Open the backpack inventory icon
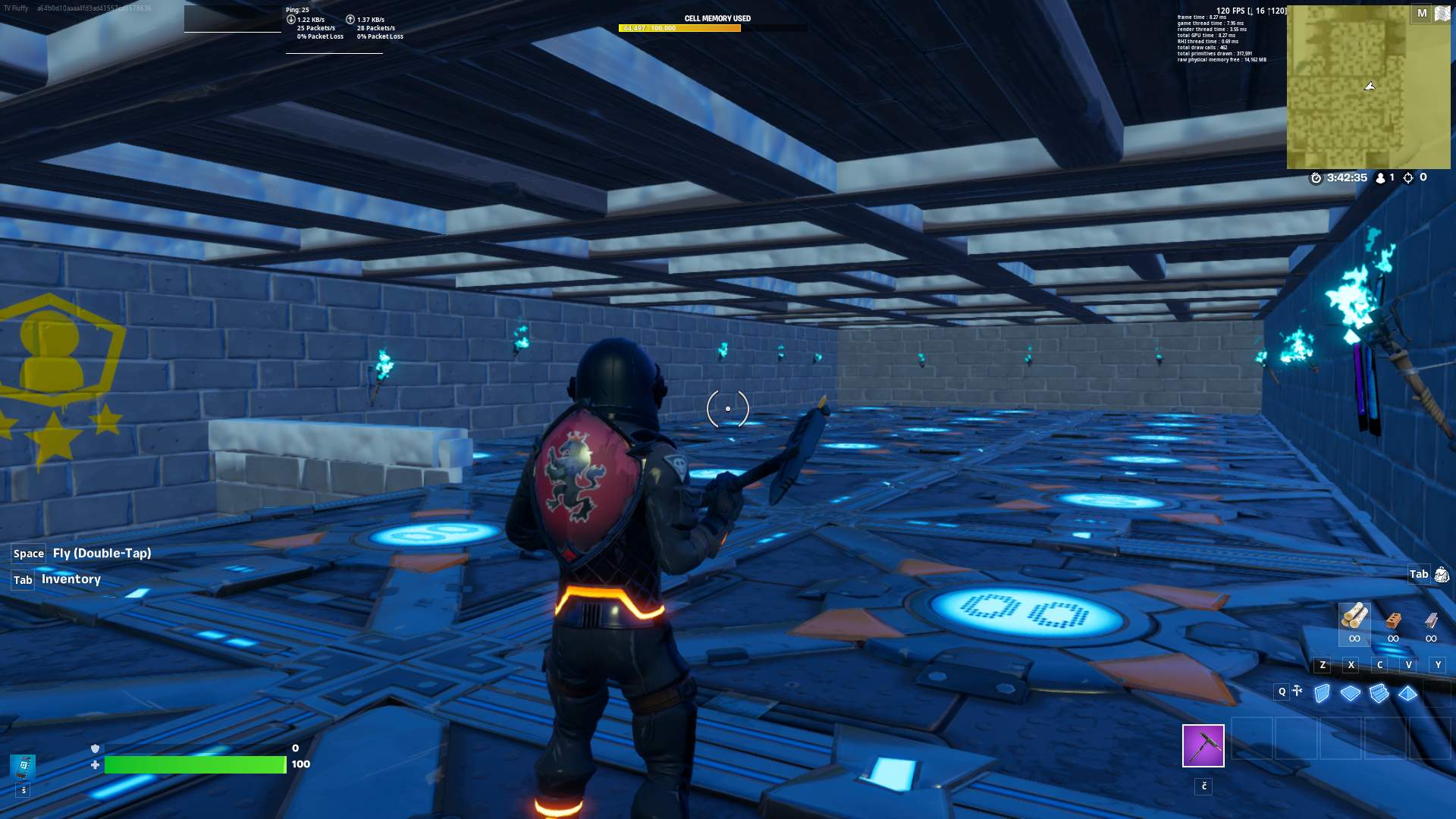The image size is (1456, 819). [1441, 575]
